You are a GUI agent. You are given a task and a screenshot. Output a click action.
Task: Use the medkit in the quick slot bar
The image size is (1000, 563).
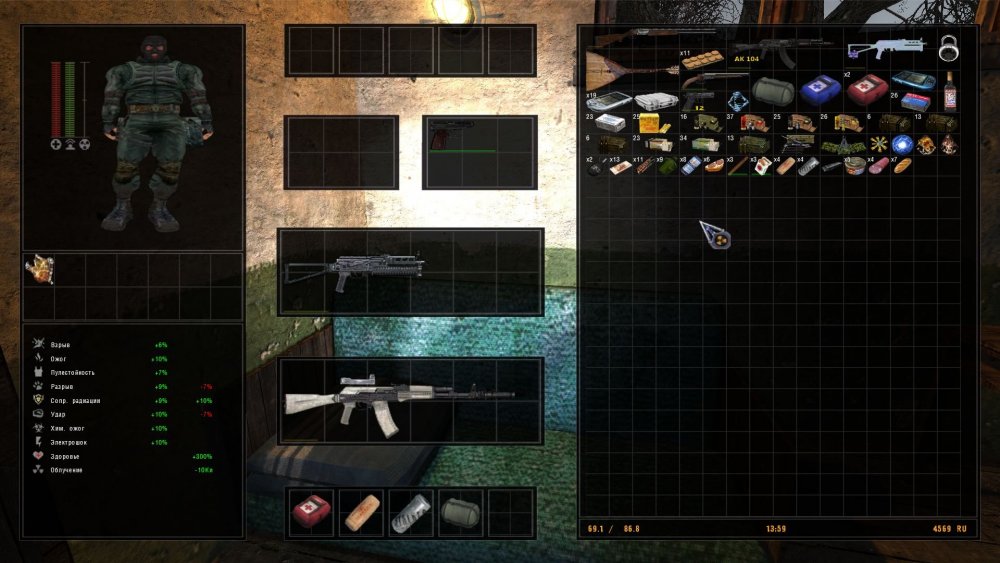[x=312, y=513]
